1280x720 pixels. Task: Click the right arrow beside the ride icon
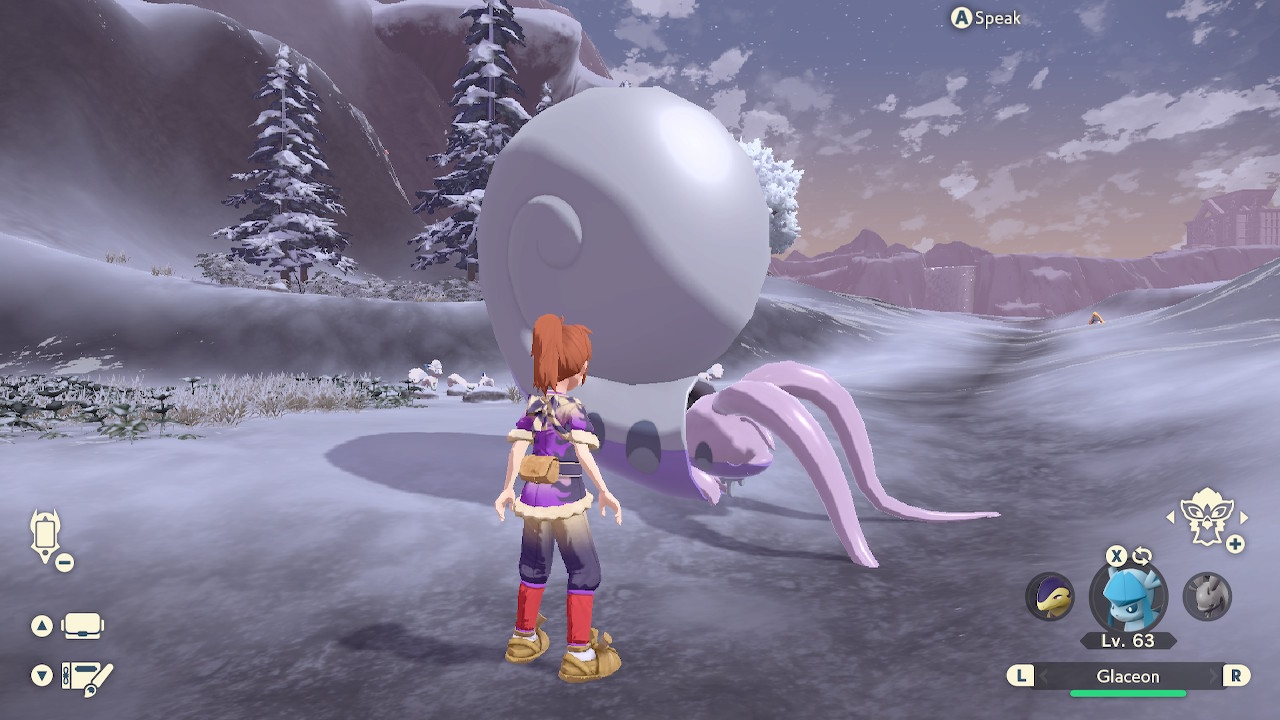tap(1244, 517)
